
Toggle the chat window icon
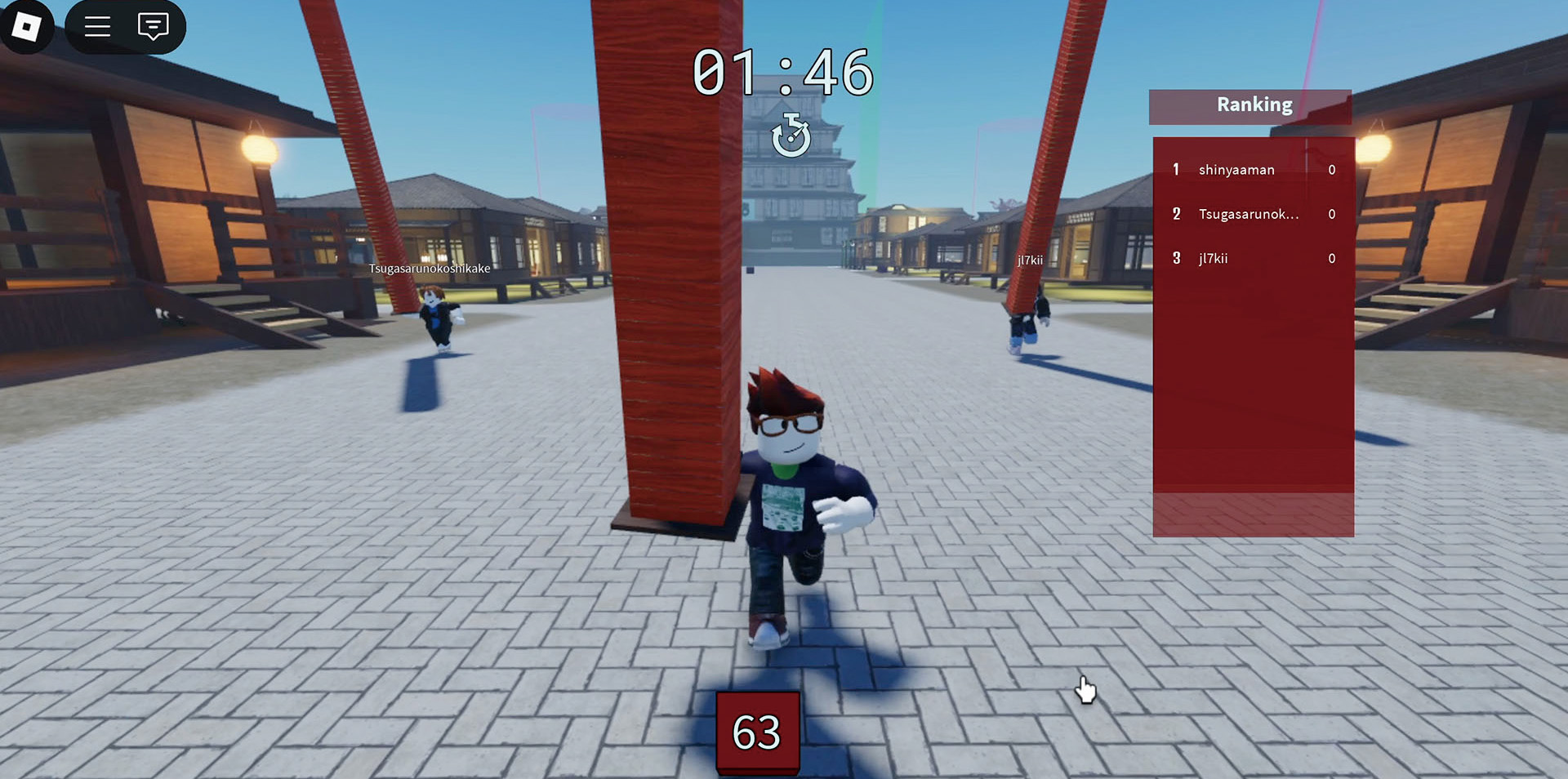[153, 27]
